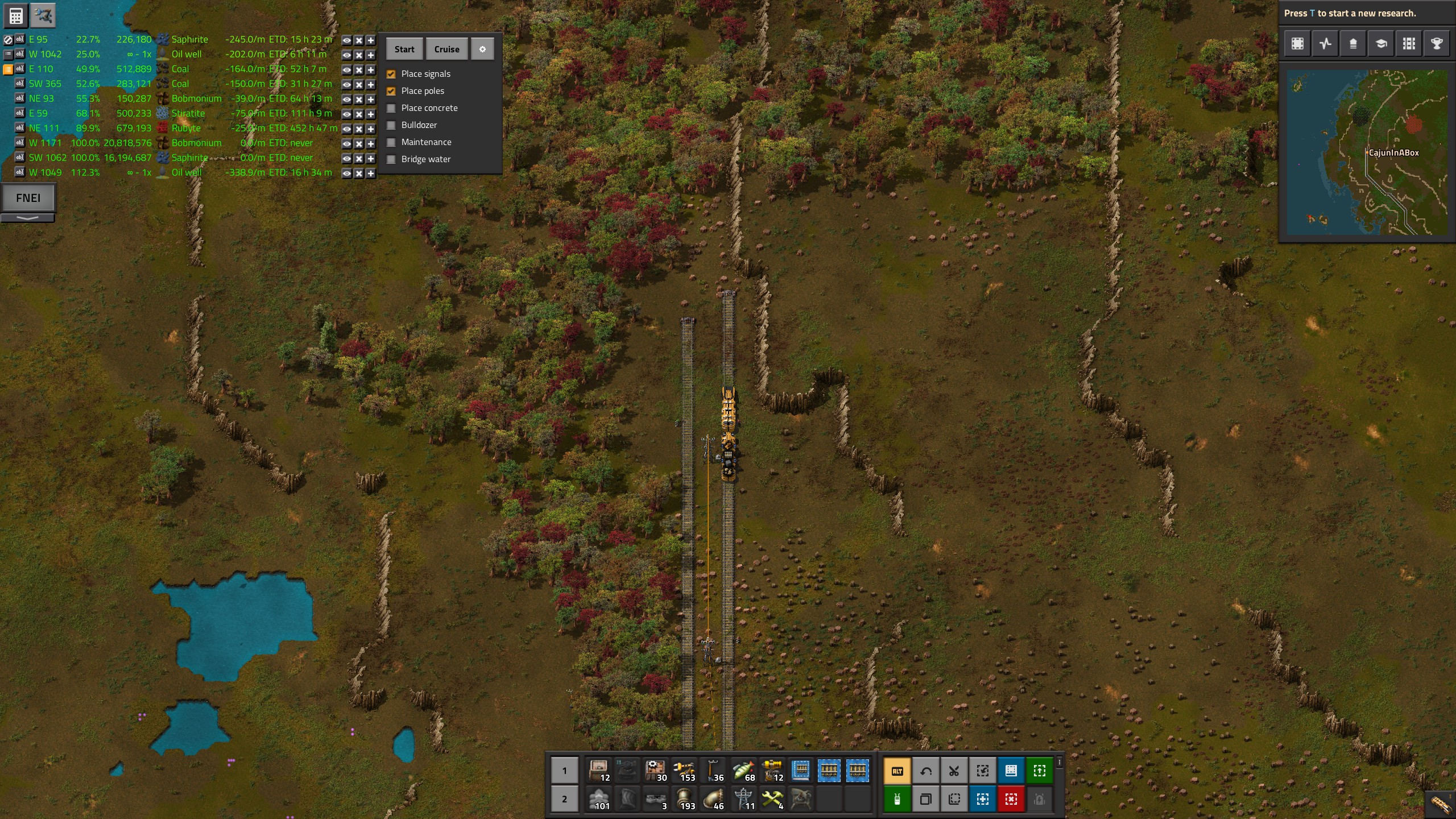Toggle the Place signals checkbox
This screenshot has height=819, width=1456.
(391, 74)
